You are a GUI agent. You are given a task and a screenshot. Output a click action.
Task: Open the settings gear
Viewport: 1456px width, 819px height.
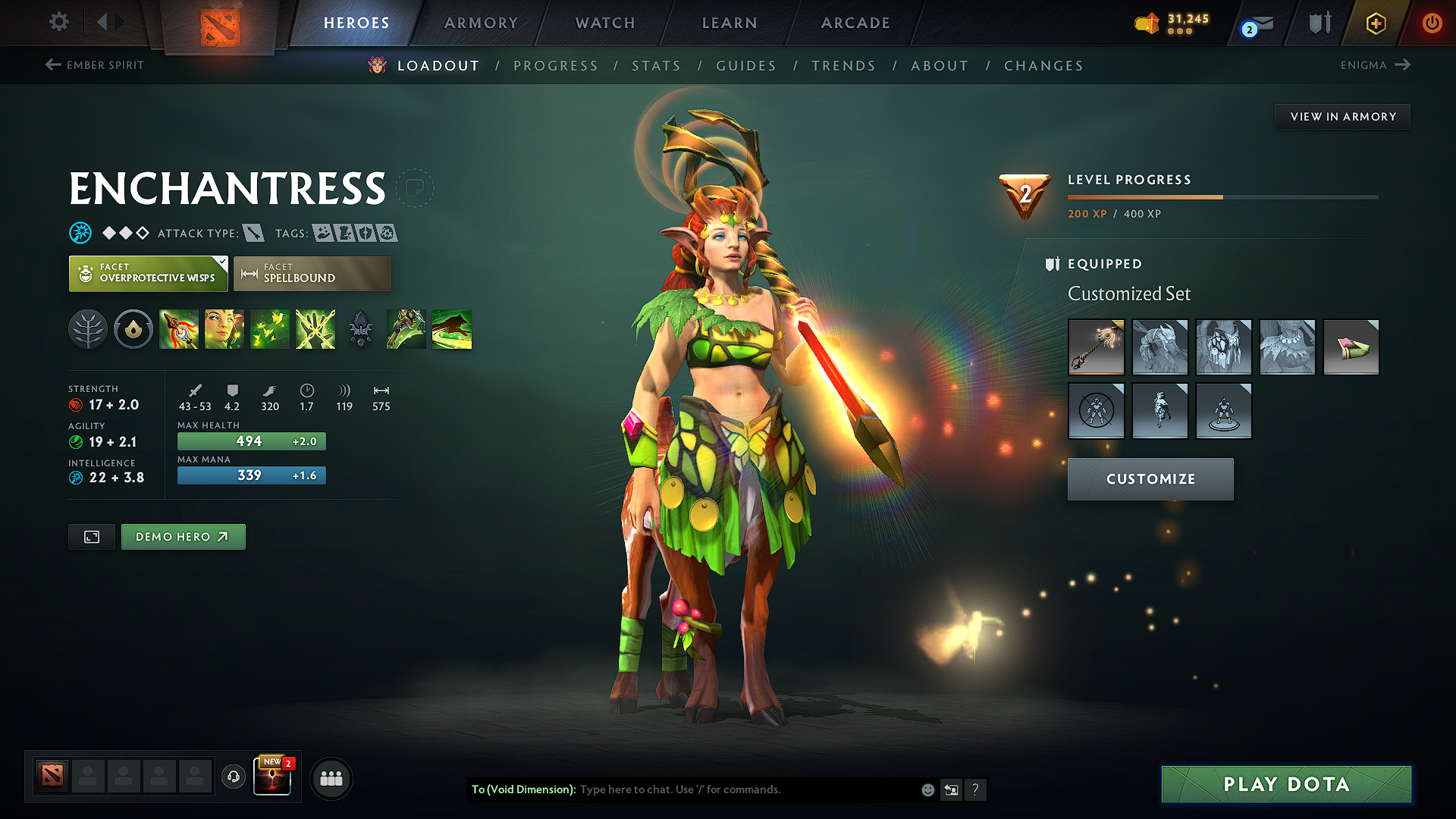click(59, 21)
